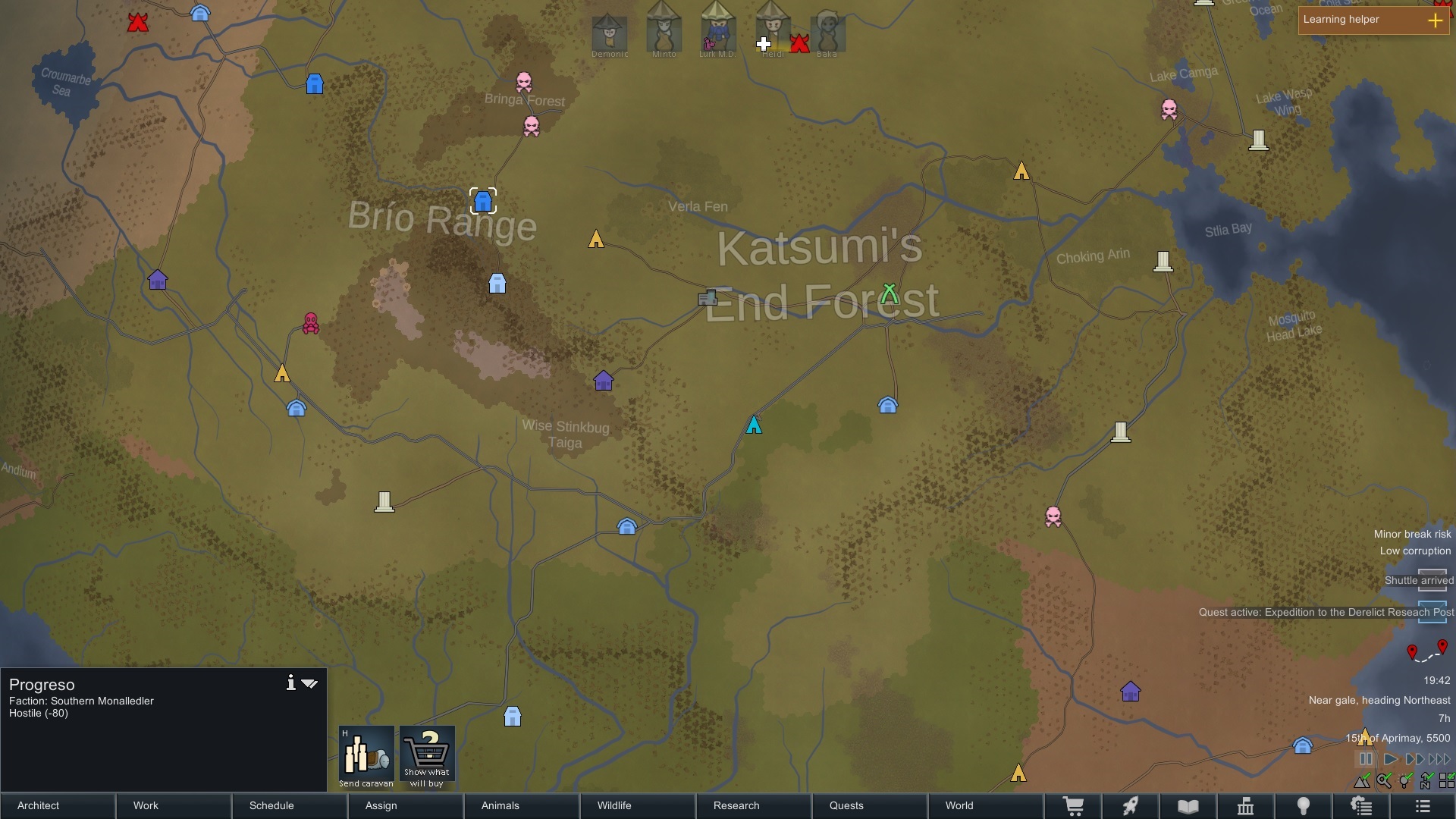Open the Quests tab
The height and width of the screenshot is (819, 1456).
(846, 806)
